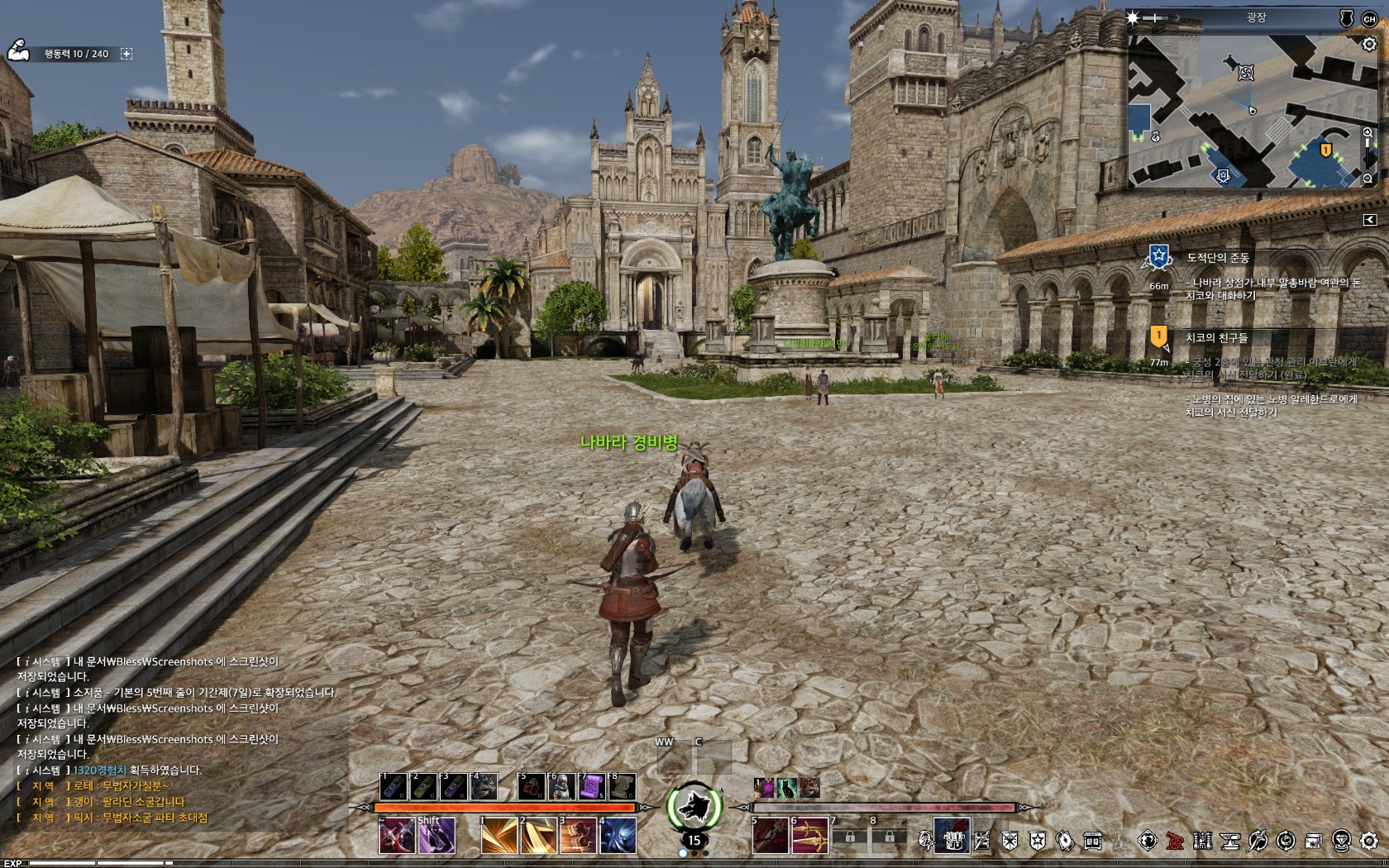1389x868 pixels.
Task: Click the yellow quest marker on minimap
Action: coord(1325,150)
